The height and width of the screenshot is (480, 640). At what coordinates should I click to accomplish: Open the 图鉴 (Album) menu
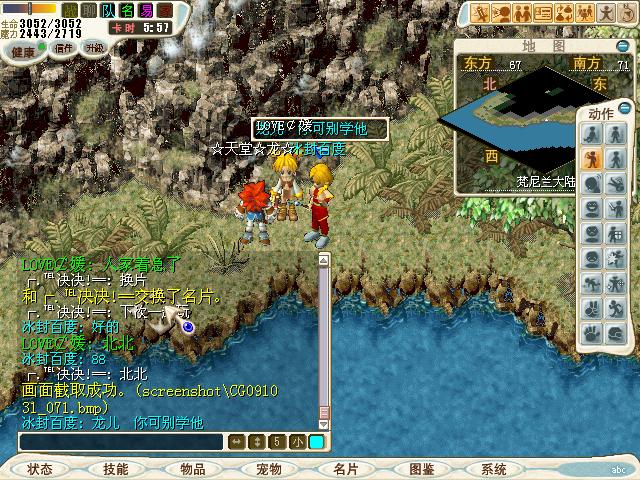[x=421, y=468]
